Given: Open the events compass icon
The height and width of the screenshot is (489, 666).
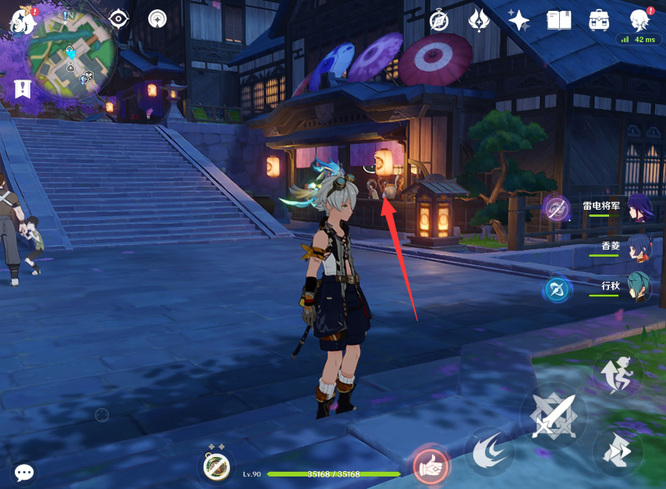Looking at the screenshot, I should (x=439, y=20).
